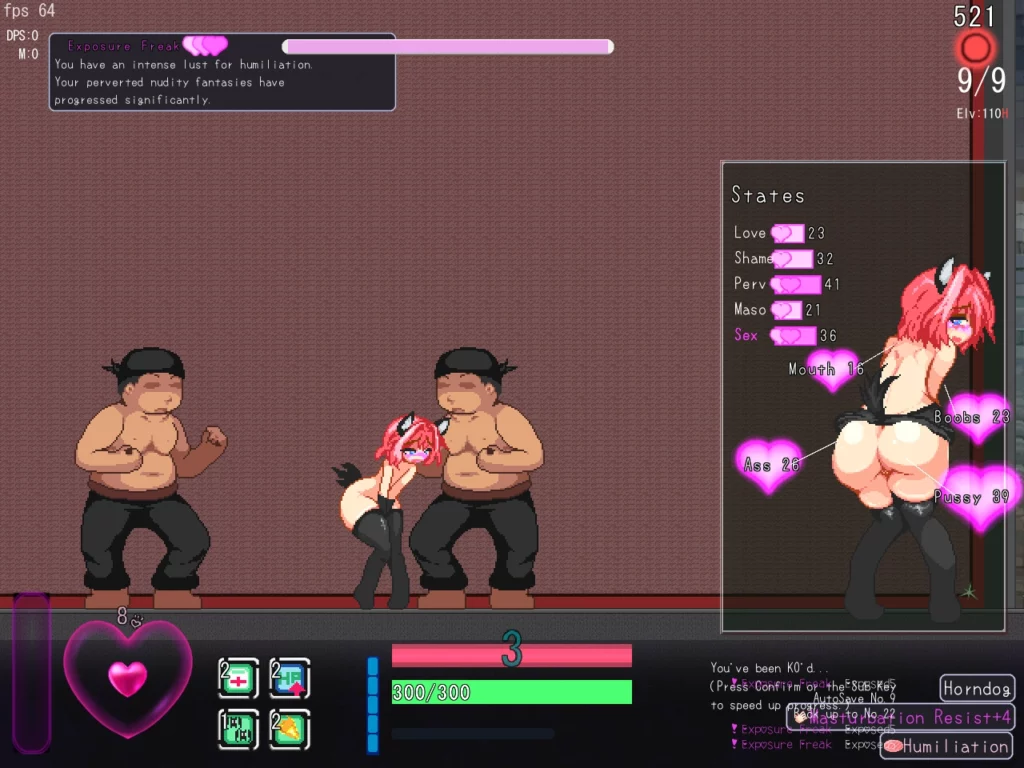
Task: Use the orange megaphone item slot
Action: coord(290,729)
